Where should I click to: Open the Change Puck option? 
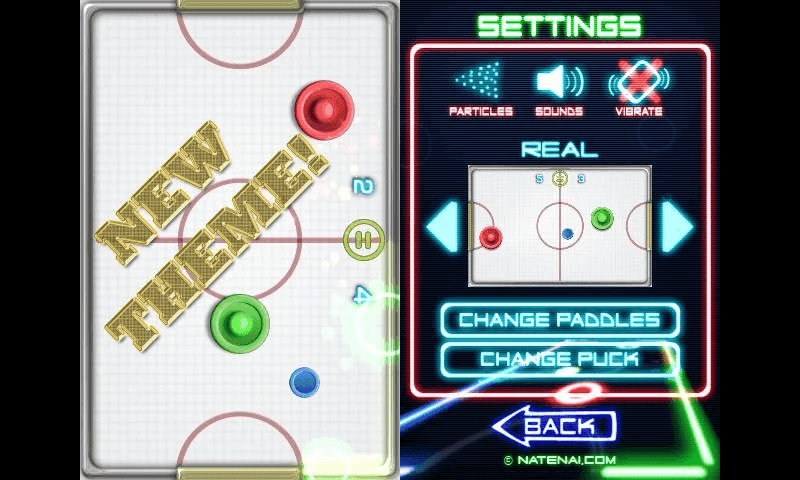point(559,358)
